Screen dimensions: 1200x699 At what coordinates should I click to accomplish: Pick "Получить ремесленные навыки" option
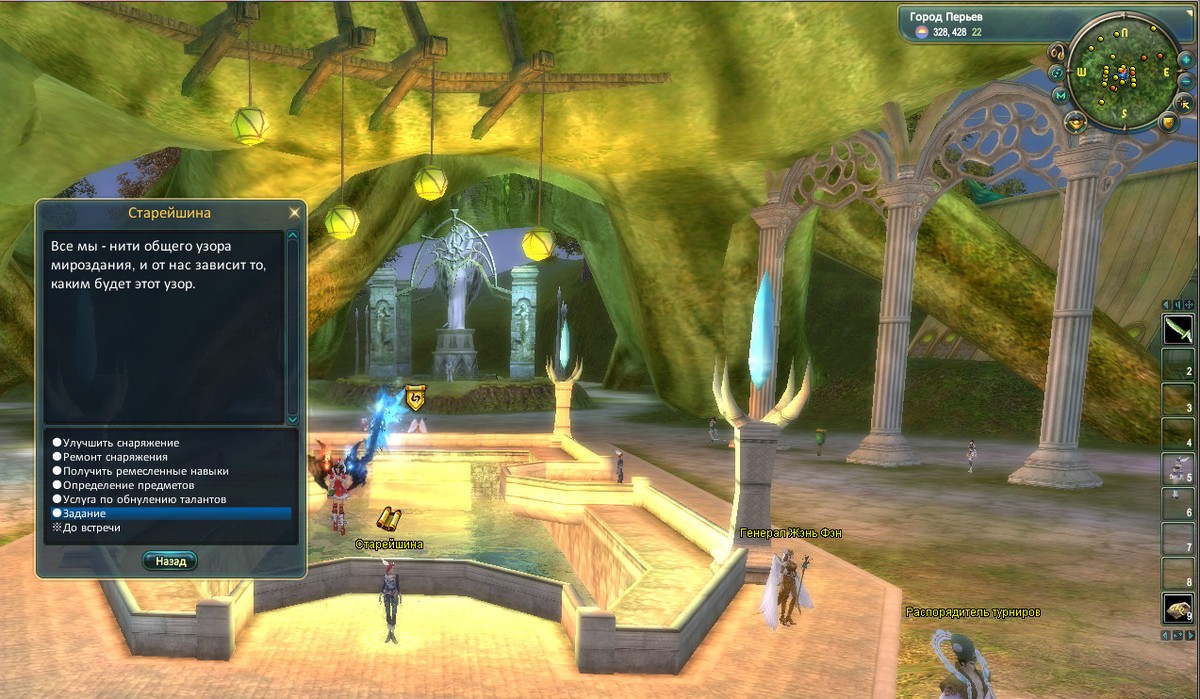146,470
